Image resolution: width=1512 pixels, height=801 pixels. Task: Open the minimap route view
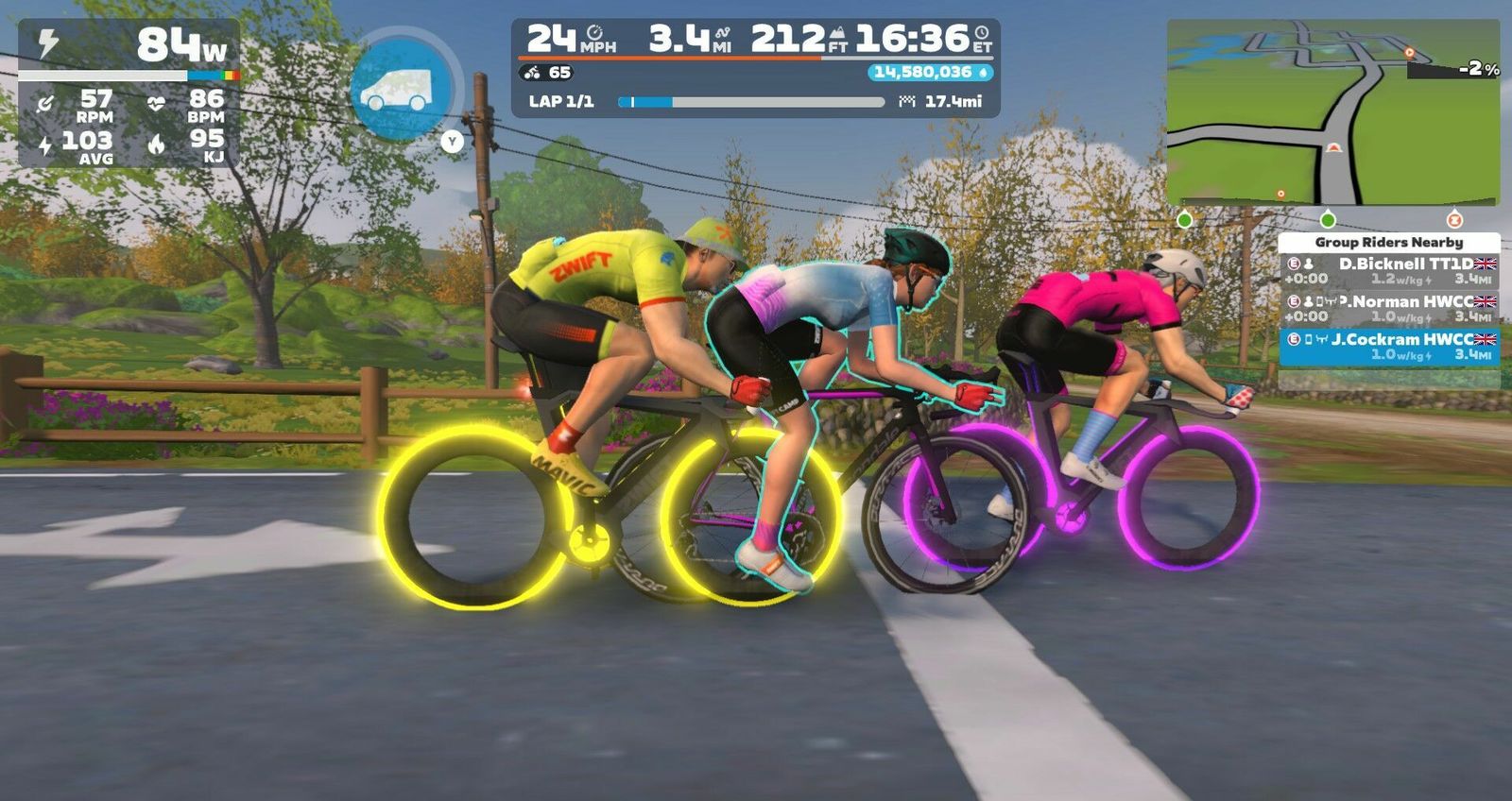point(1332,111)
